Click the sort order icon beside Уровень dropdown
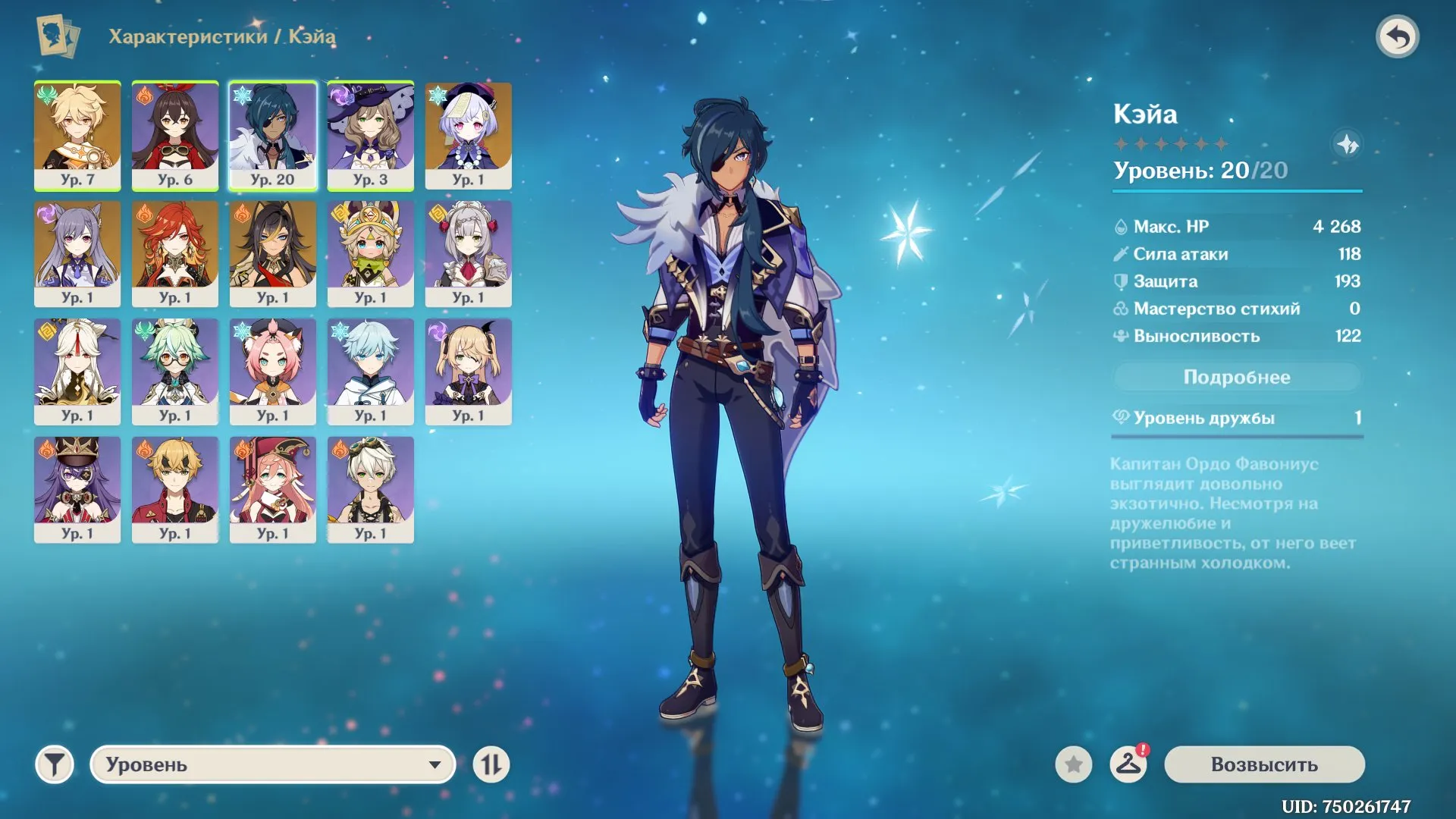This screenshot has width=1456, height=819. pos(491,764)
